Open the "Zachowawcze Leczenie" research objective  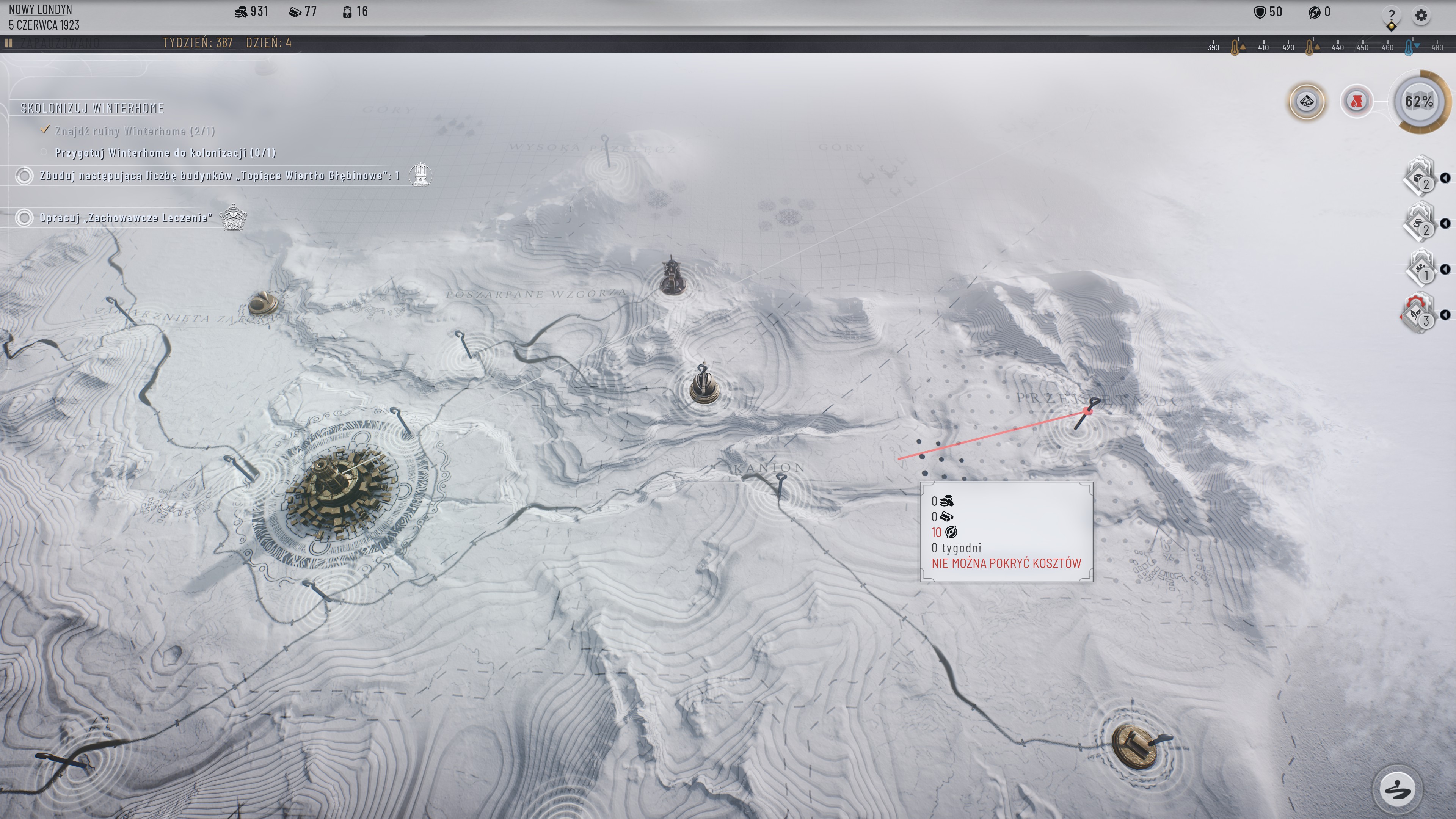pyautogui.click(x=126, y=218)
